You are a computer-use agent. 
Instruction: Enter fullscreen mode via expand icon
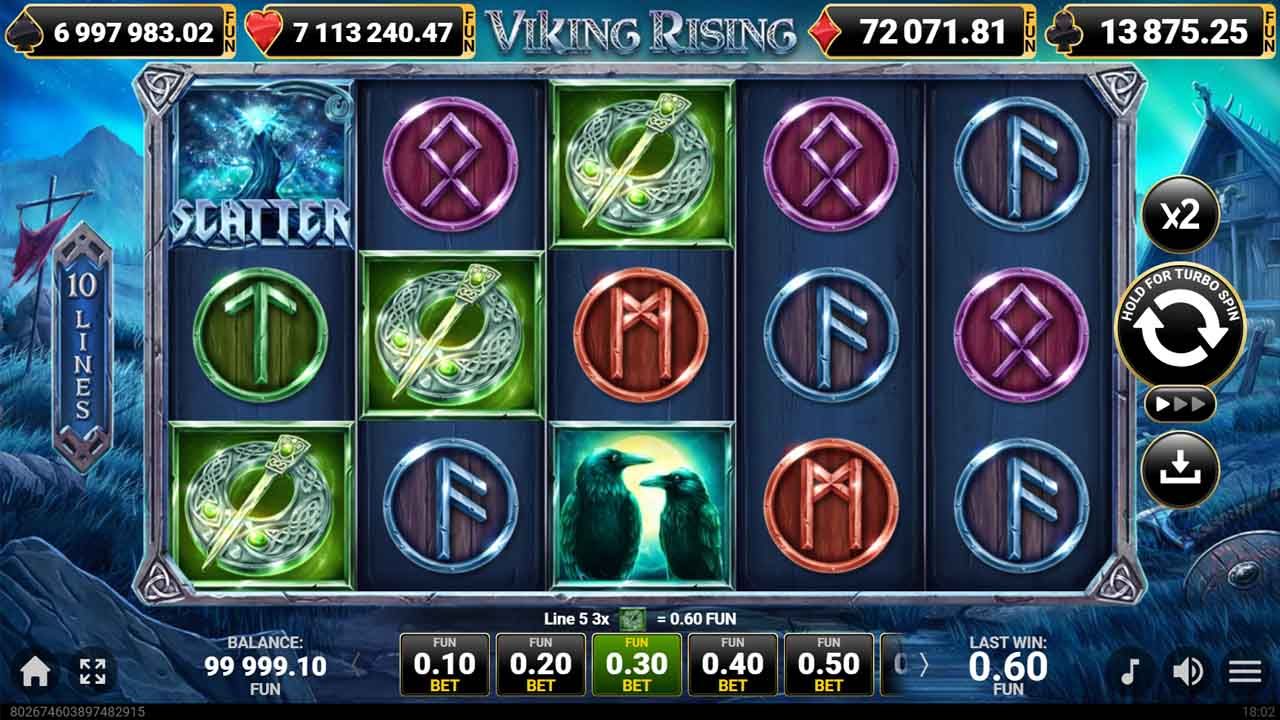pos(92,671)
